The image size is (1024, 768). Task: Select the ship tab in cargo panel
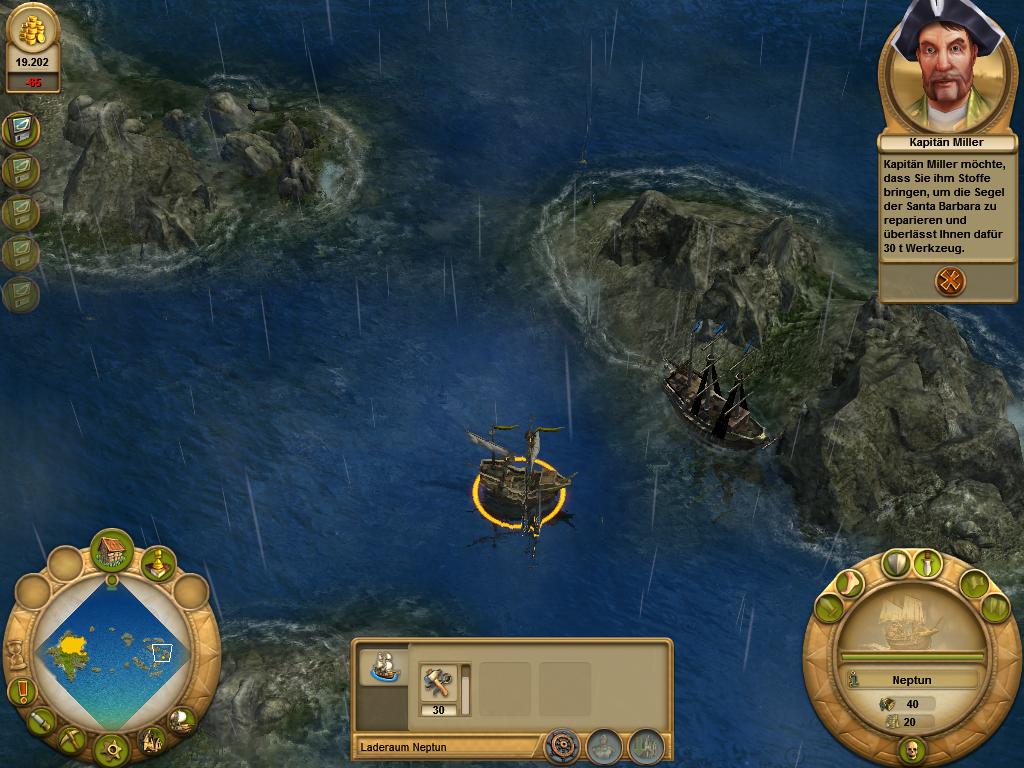coord(383,665)
